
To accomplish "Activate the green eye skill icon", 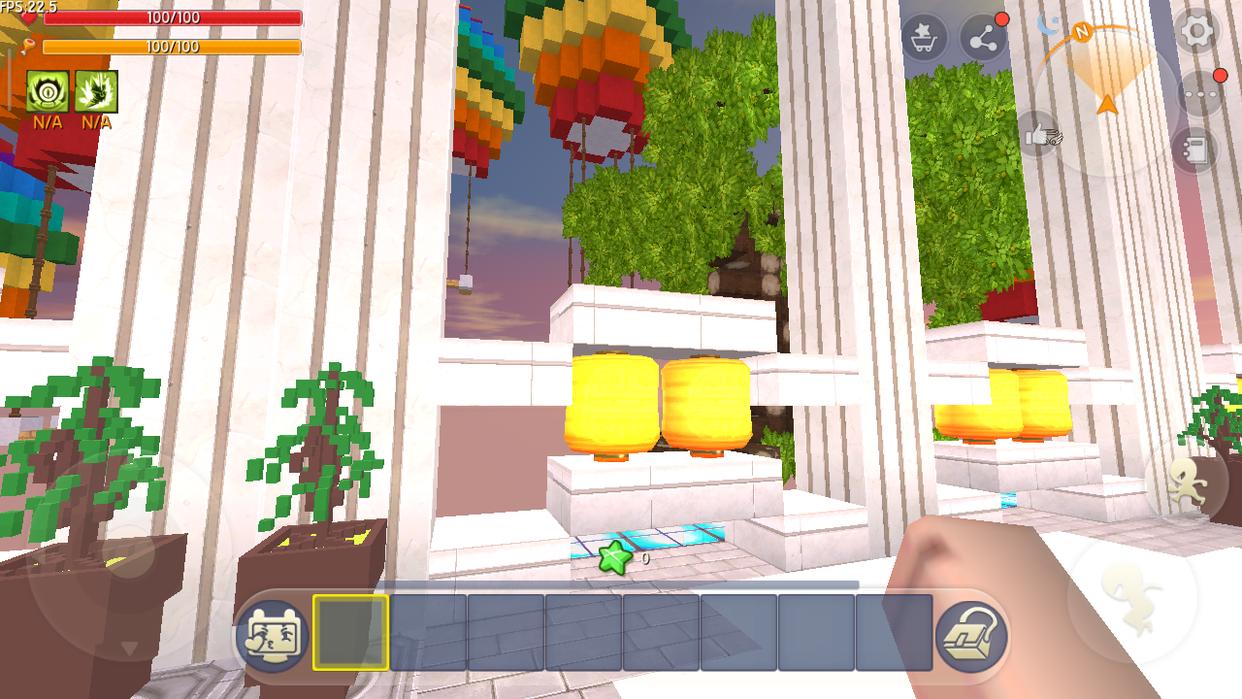I will tap(47, 92).
